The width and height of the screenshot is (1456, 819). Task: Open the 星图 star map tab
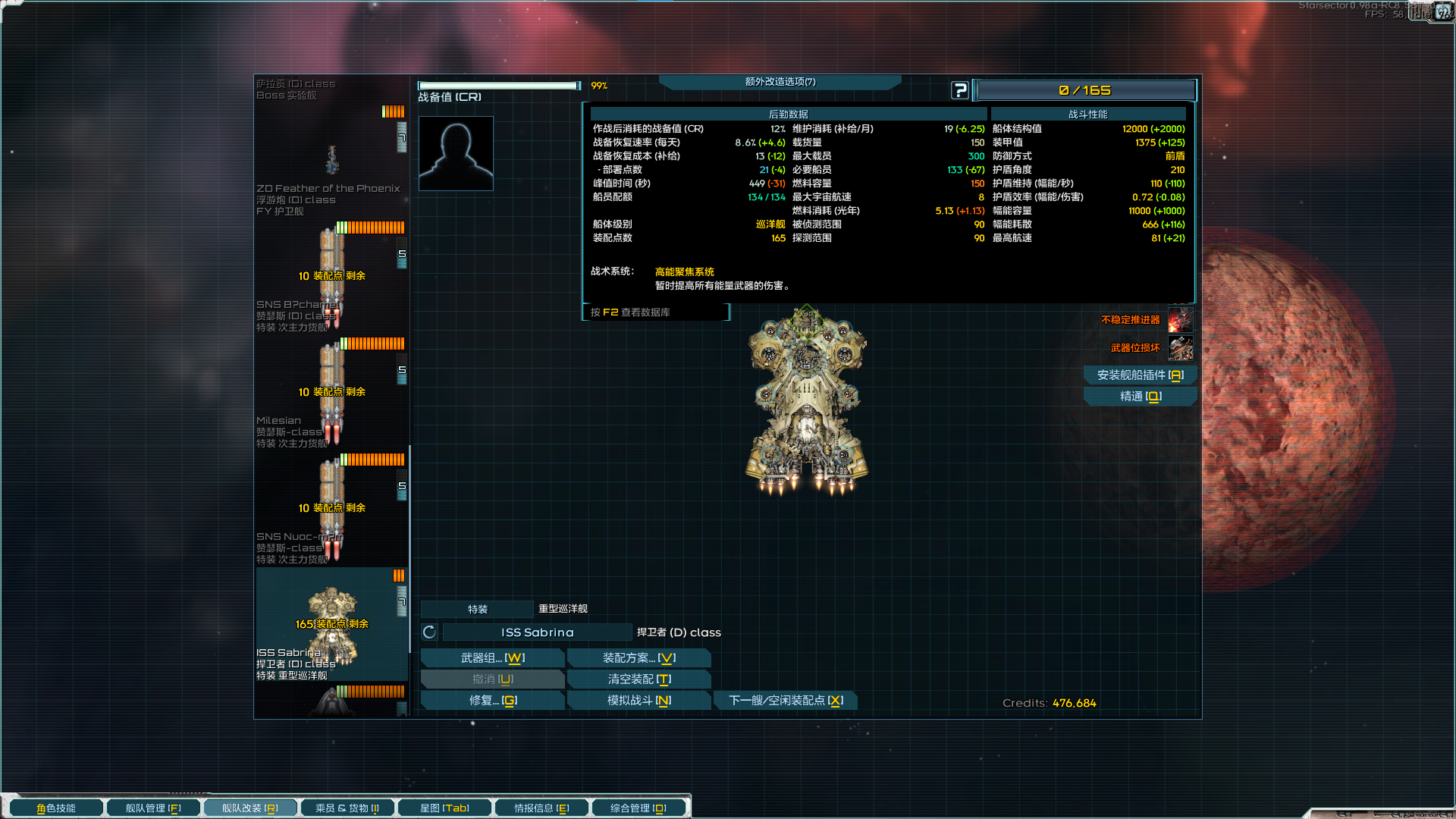coord(444,808)
